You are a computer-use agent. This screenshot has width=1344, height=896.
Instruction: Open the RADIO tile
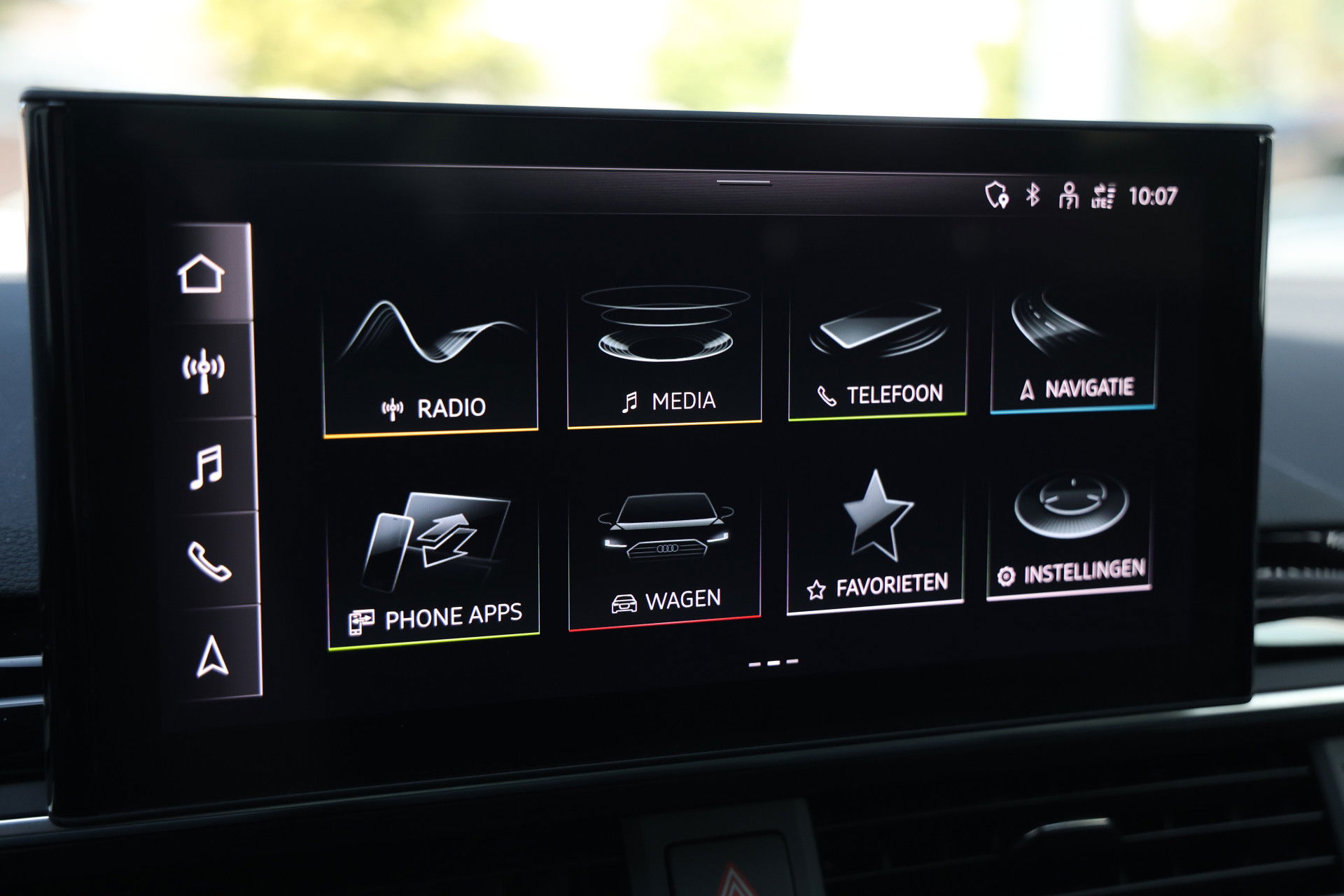pyautogui.click(x=430, y=357)
